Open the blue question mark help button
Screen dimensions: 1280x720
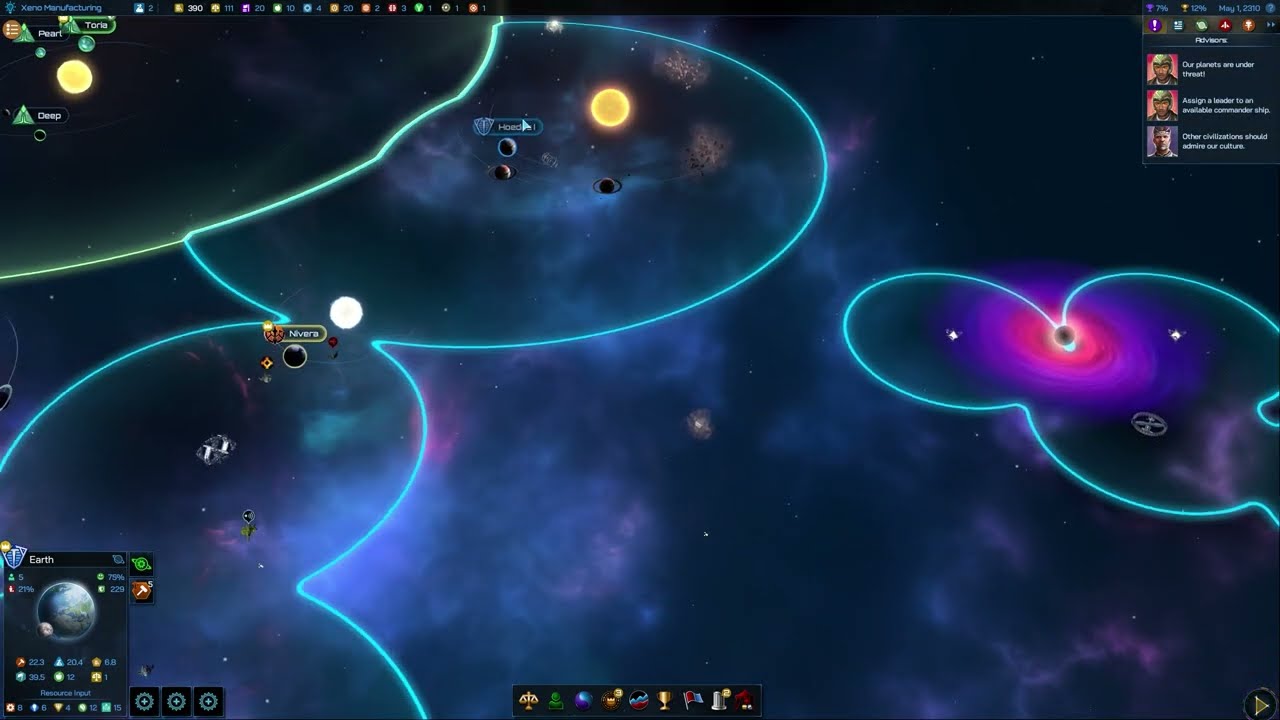1271,8
